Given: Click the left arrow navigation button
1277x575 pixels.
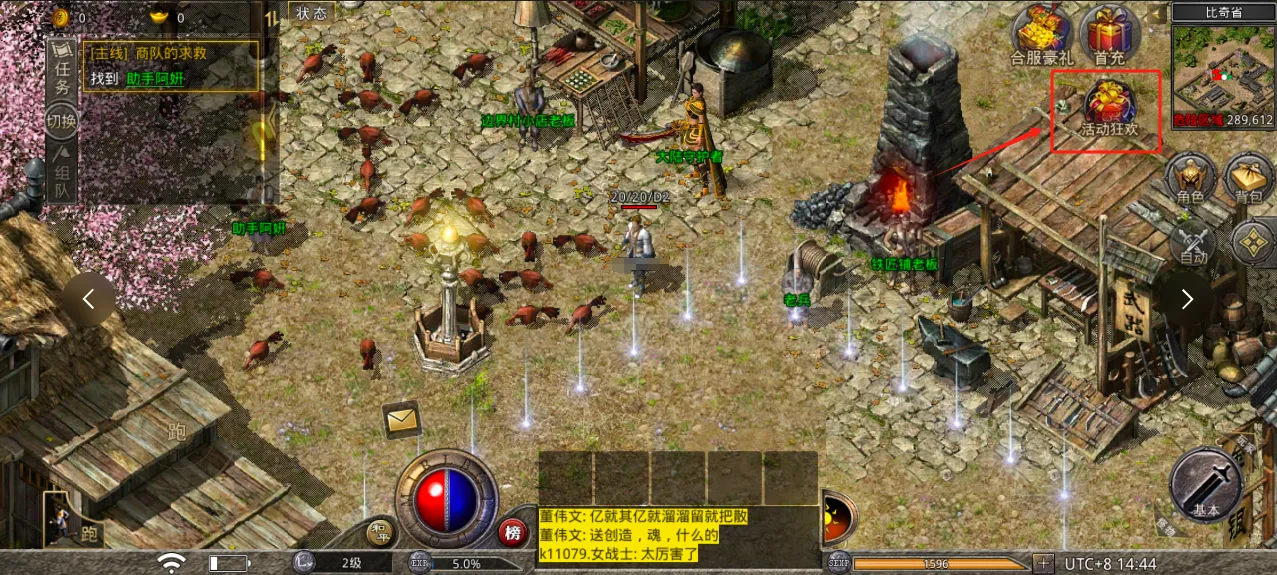Looking at the screenshot, I should 89,299.
